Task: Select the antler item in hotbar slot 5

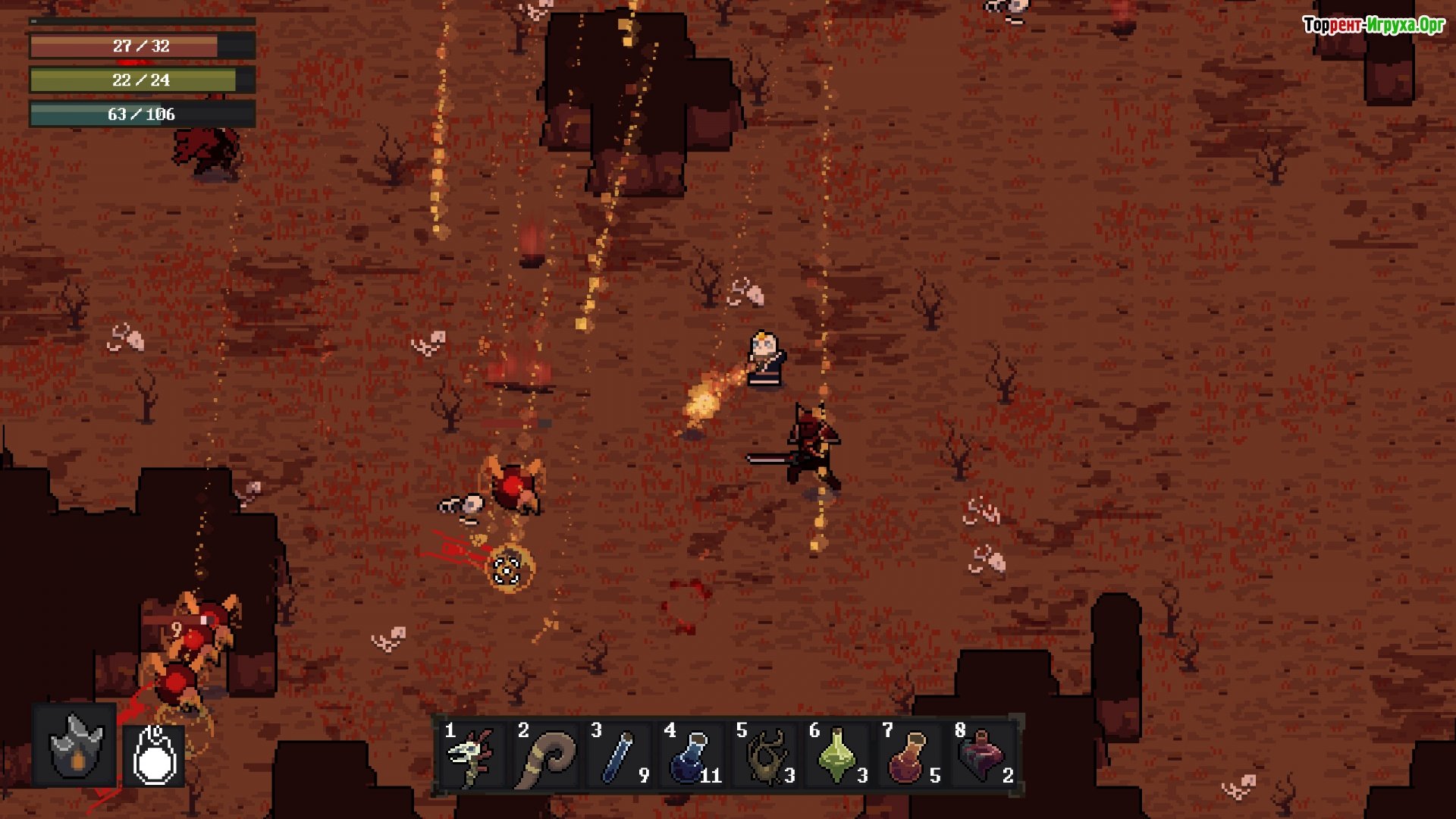Action: click(764, 755)
